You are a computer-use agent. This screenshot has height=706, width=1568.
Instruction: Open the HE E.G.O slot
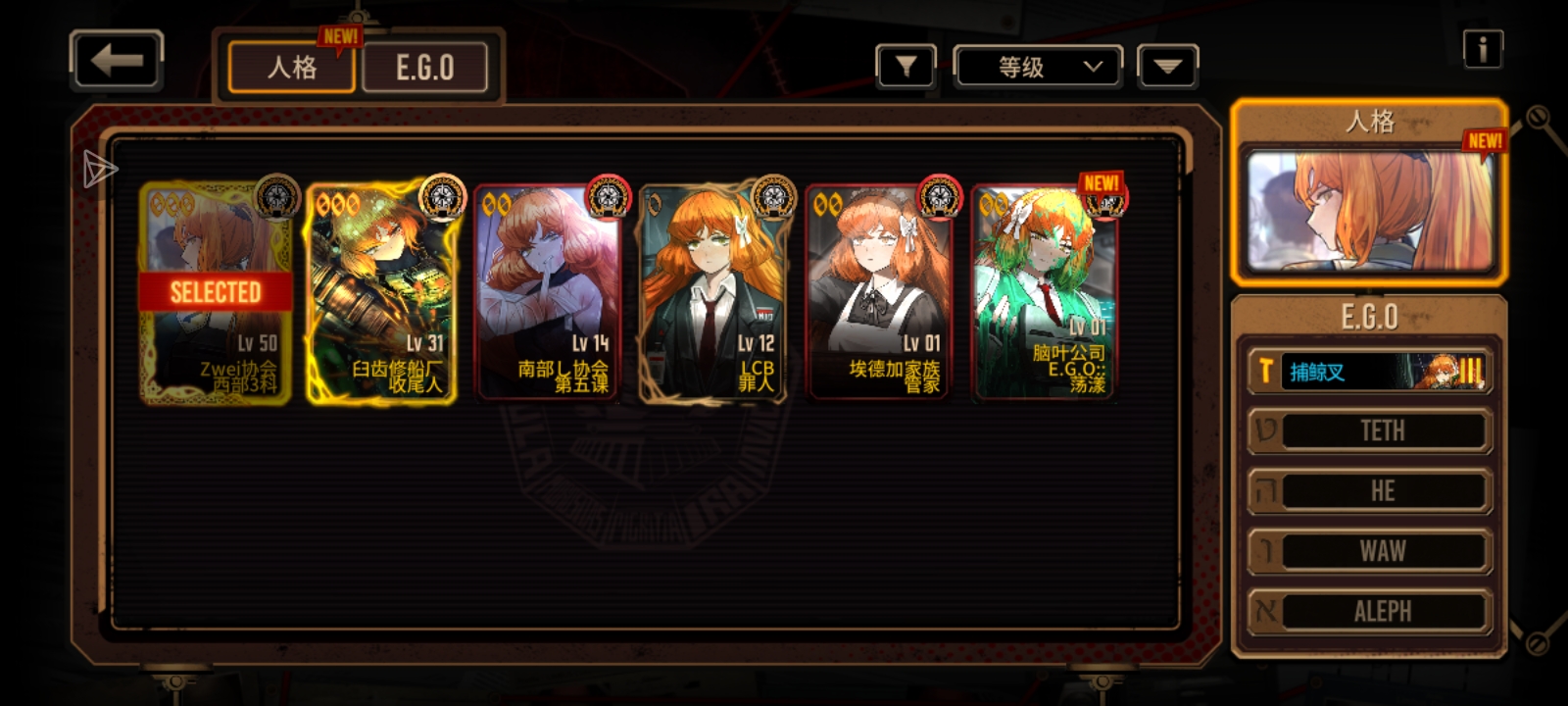pos(1369,491)
